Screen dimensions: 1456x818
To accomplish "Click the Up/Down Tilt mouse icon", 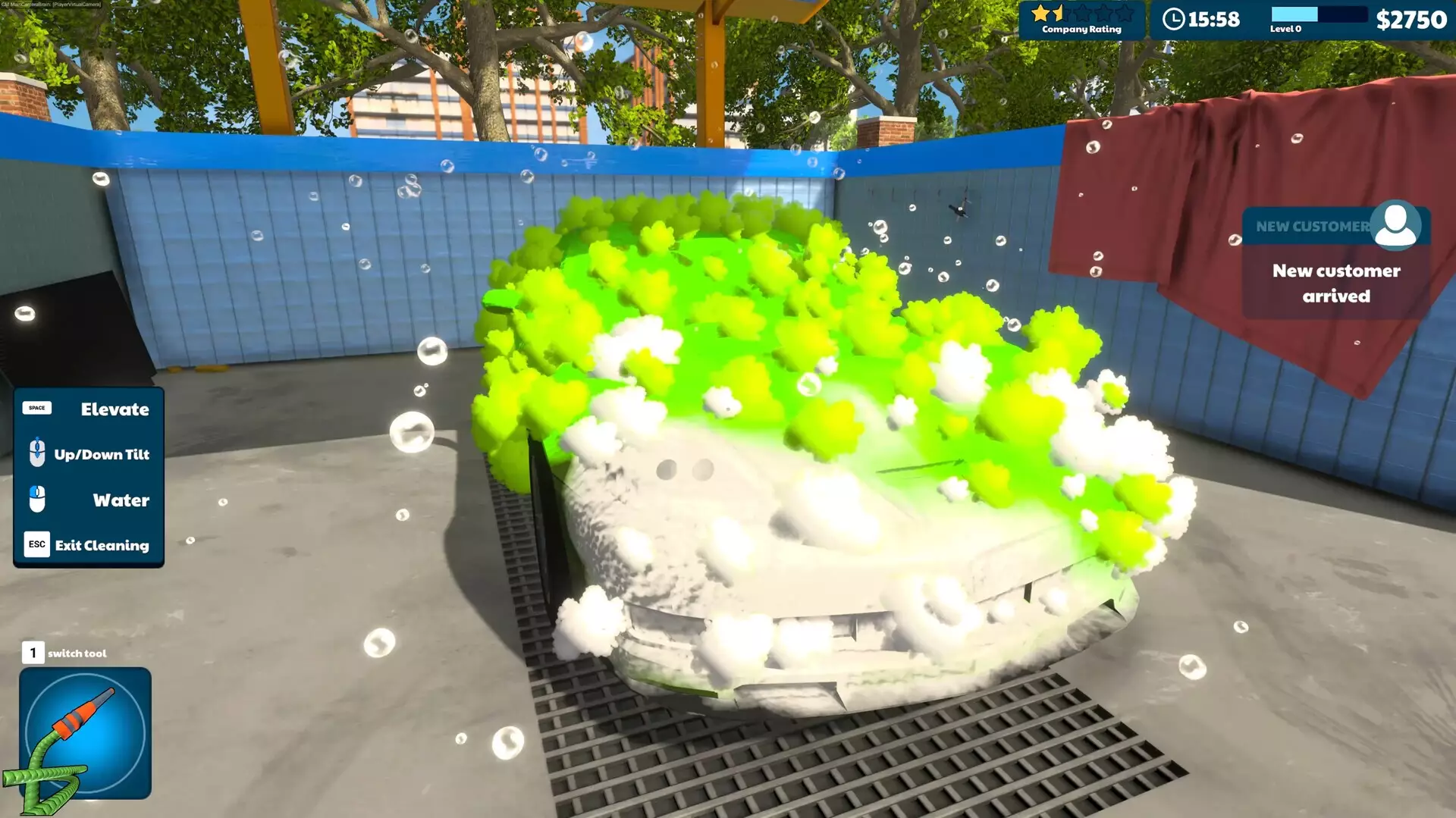I will (x=36, y=453).
